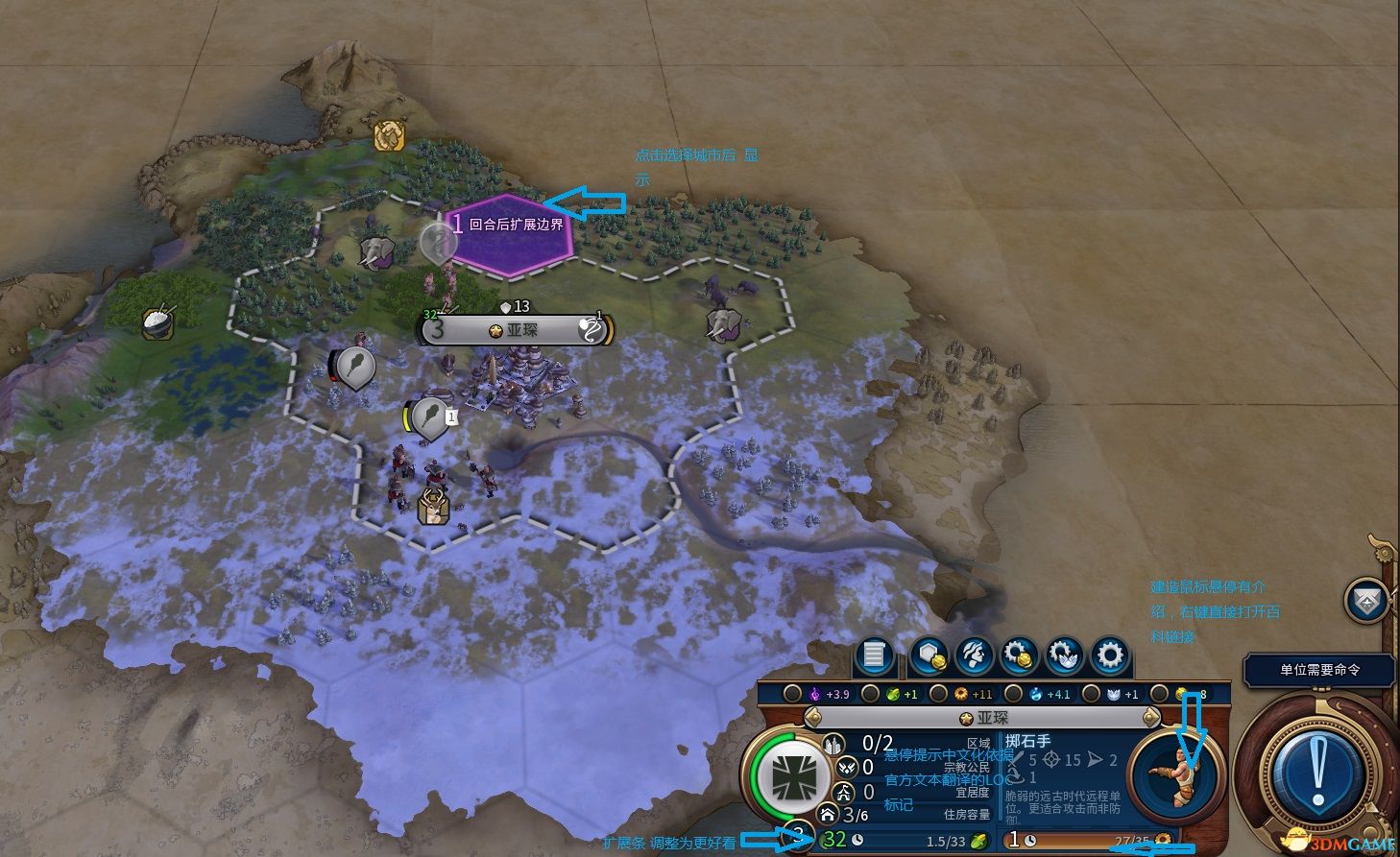1400x857 pixels.
Task: Toggle the production yield focus circle
Action: tap(938, 693)
